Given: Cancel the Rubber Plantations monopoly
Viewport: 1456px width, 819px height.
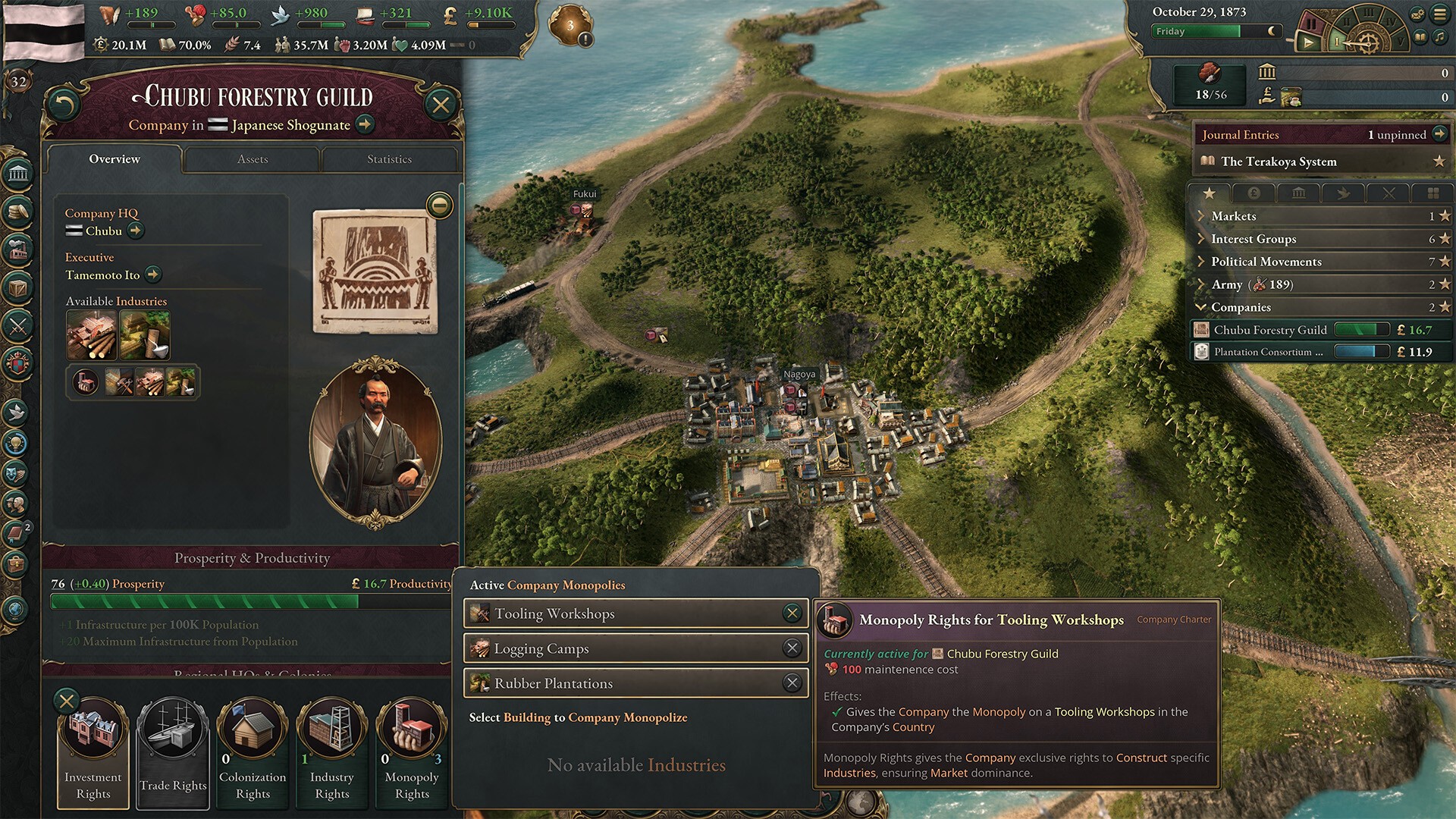Looking at the screenshot, I should point(792,683).
